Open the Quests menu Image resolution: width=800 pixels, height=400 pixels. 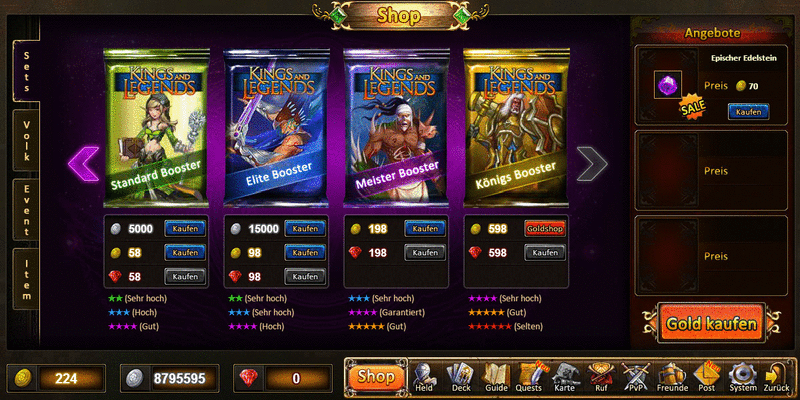coord(530,376)
